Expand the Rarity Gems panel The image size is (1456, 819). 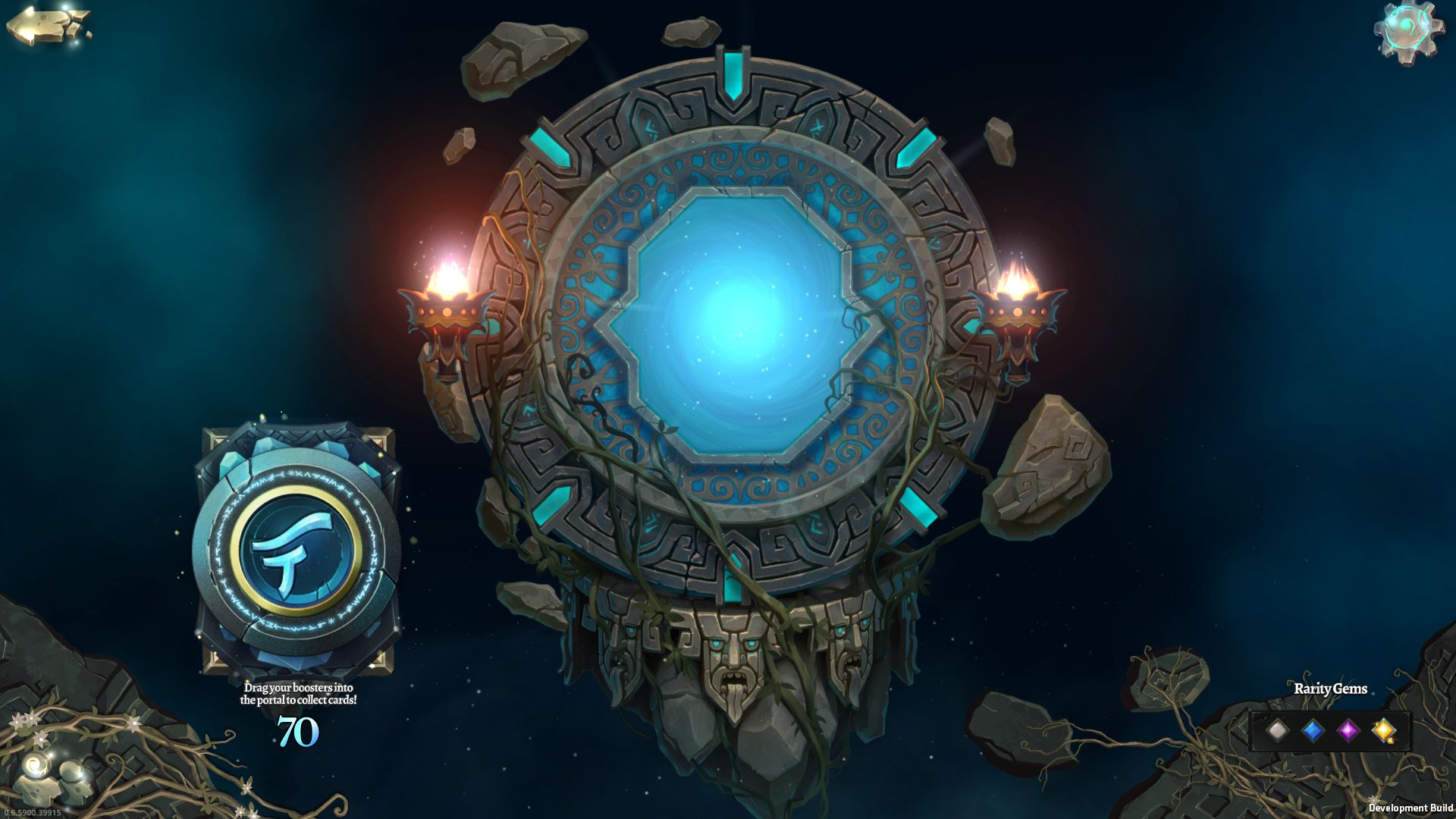(1332, 730)
